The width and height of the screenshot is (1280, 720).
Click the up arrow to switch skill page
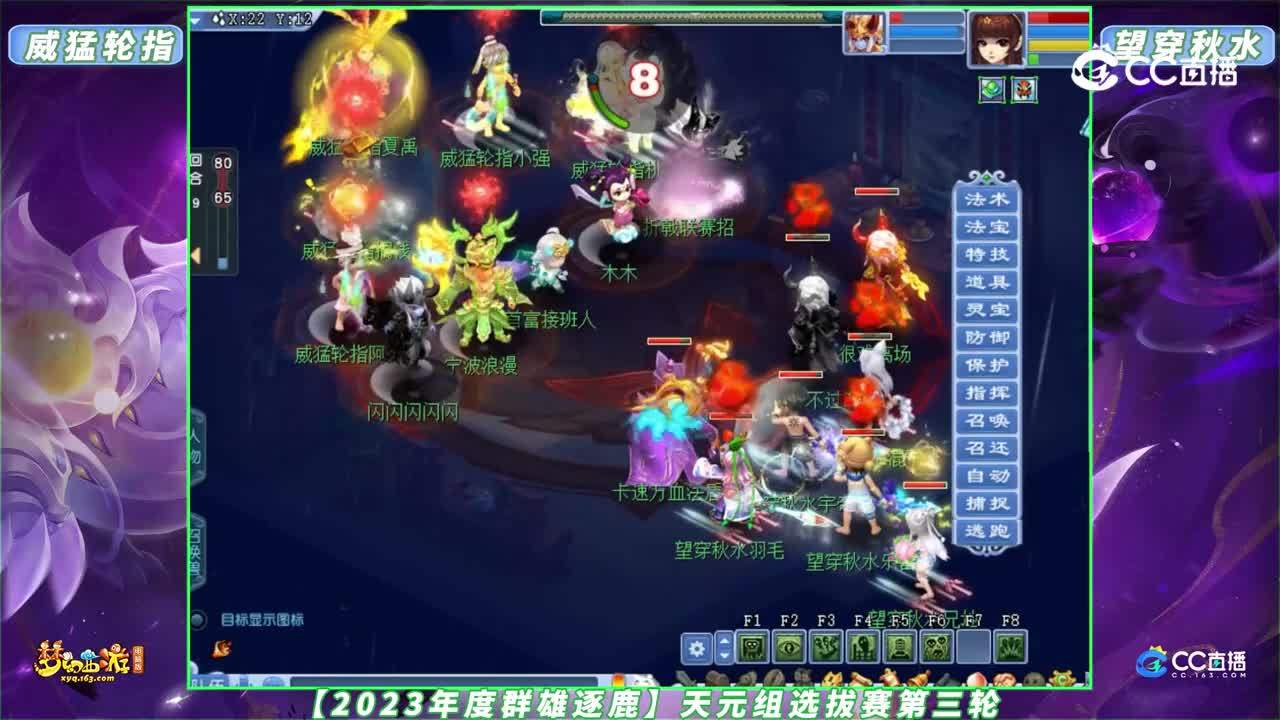[723, 641]
